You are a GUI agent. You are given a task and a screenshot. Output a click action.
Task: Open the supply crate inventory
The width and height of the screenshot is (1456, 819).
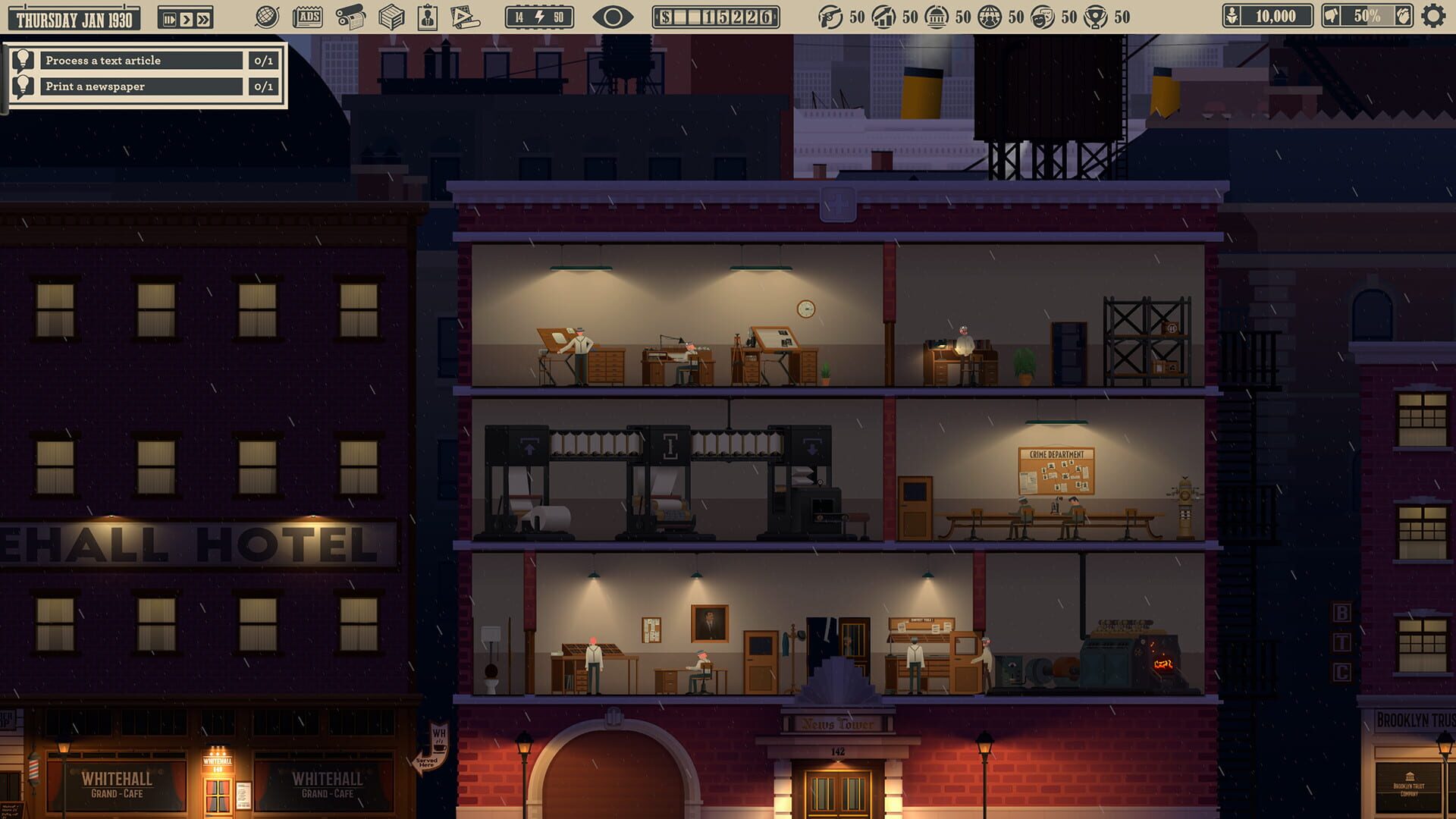click(x=391, y=15)
